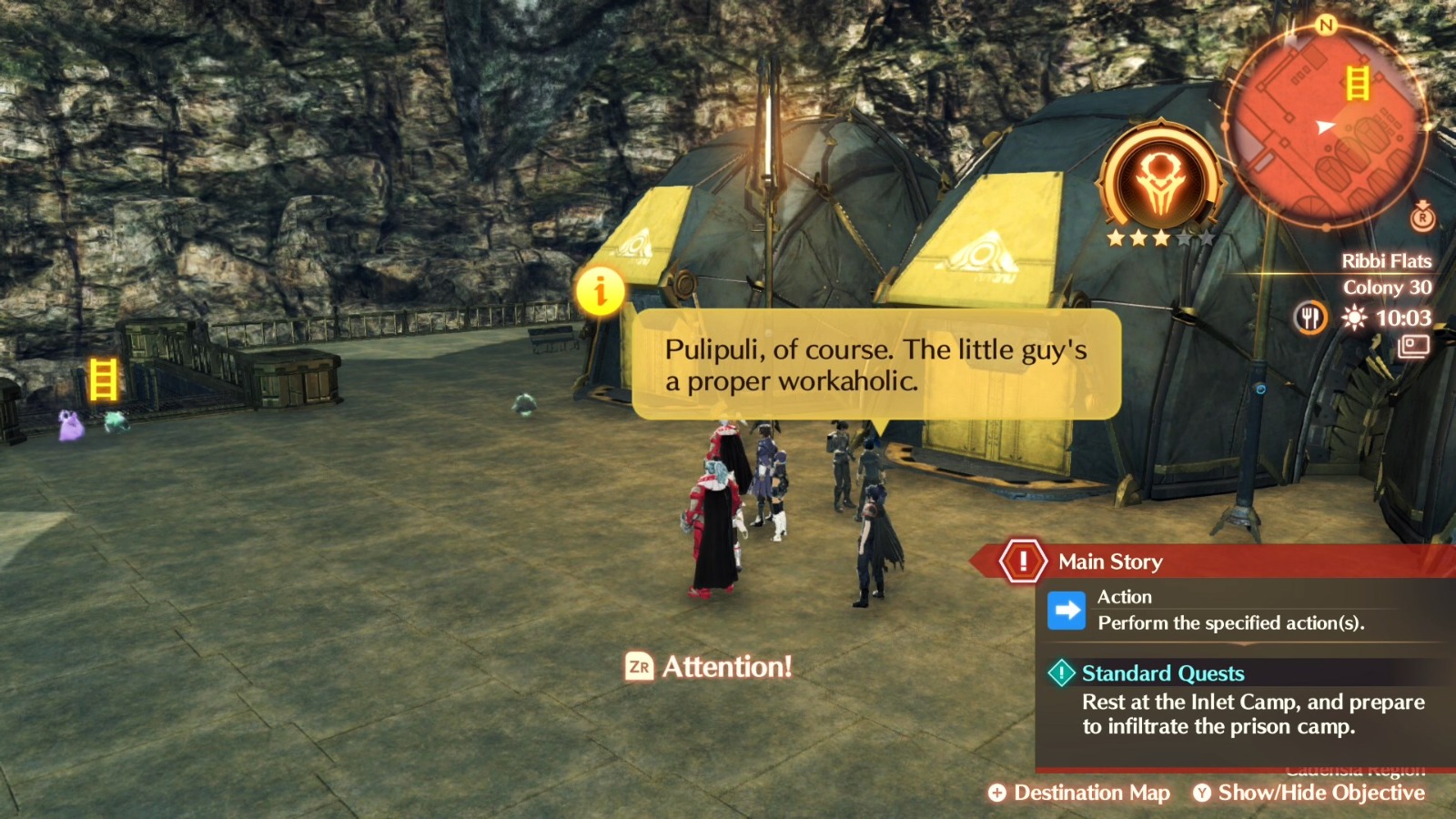Select the Standard Quests heading text
1456x819 pixels.
click(1162, 673)
